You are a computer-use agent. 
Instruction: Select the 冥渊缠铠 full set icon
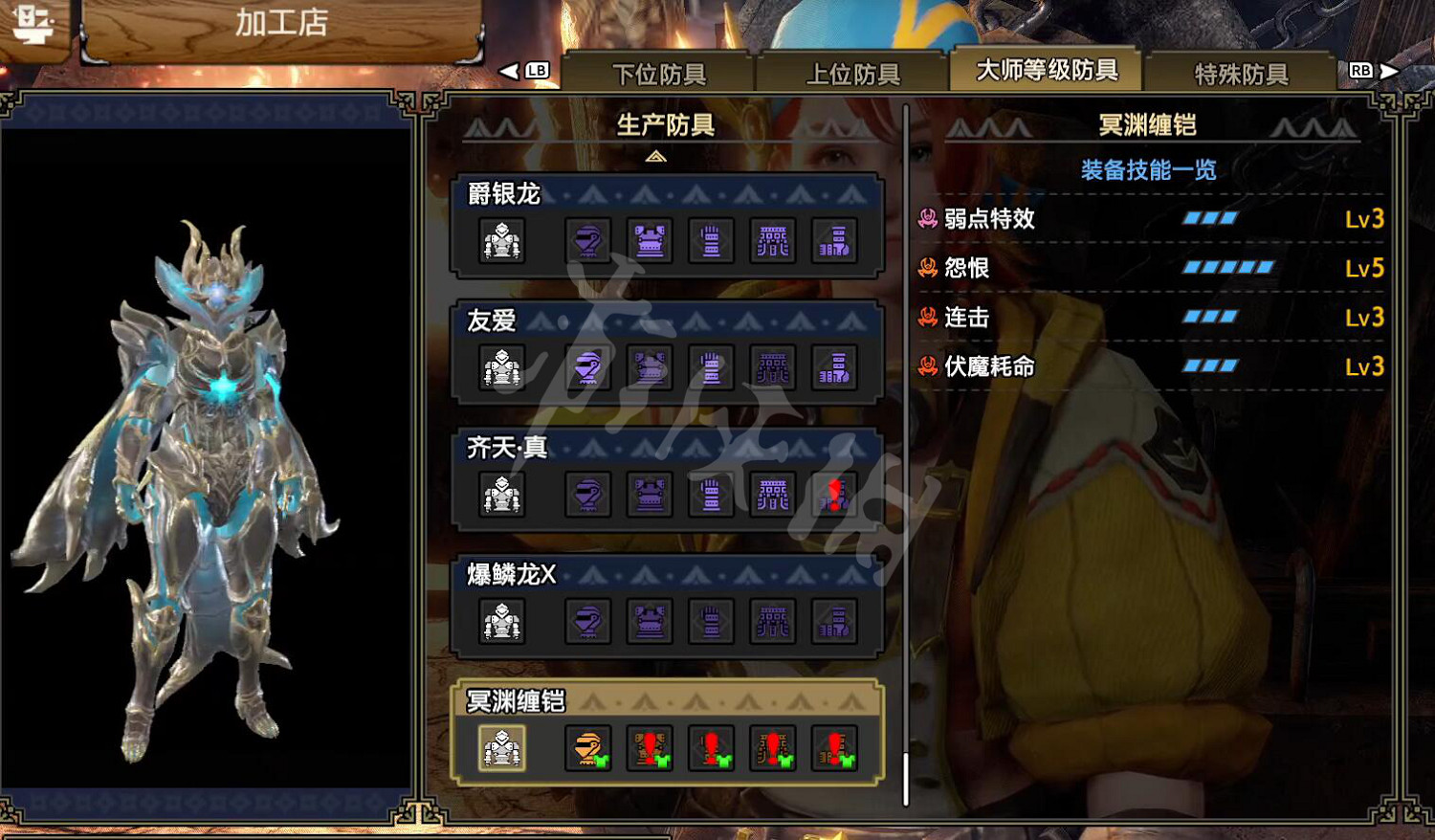502,749
